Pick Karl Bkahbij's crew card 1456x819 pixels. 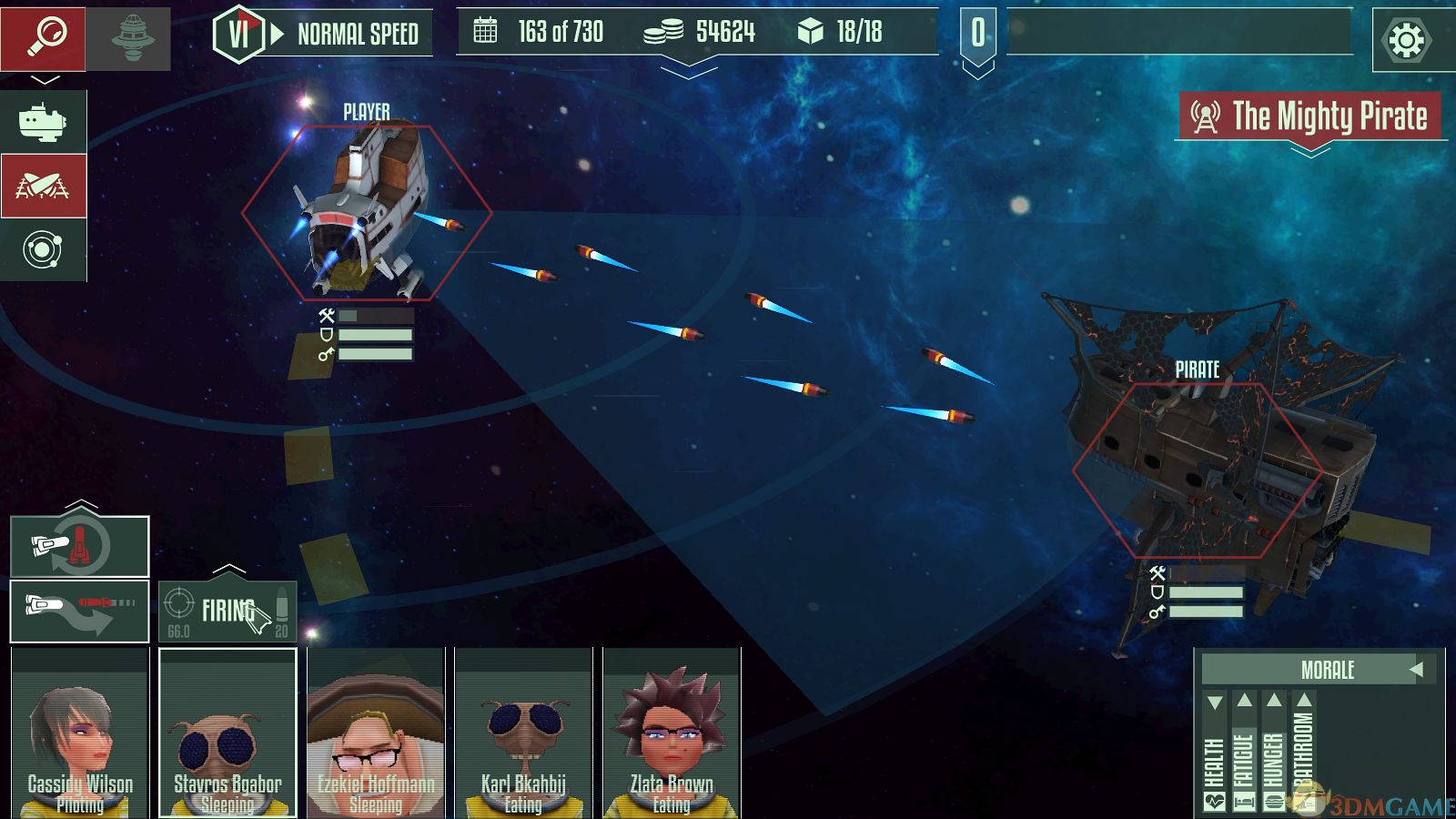click(523, 733)
